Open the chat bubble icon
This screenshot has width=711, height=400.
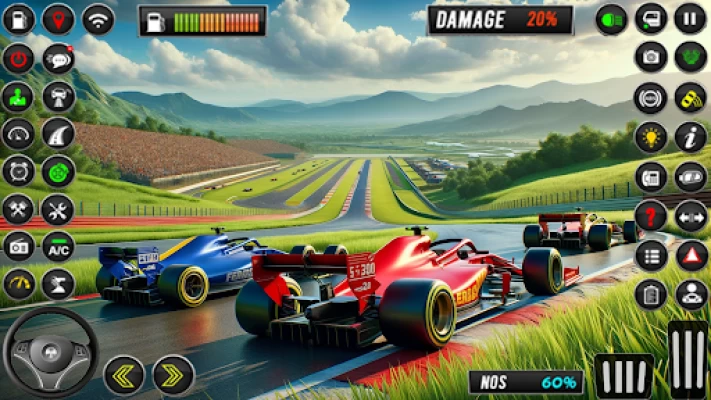(58, 58)
